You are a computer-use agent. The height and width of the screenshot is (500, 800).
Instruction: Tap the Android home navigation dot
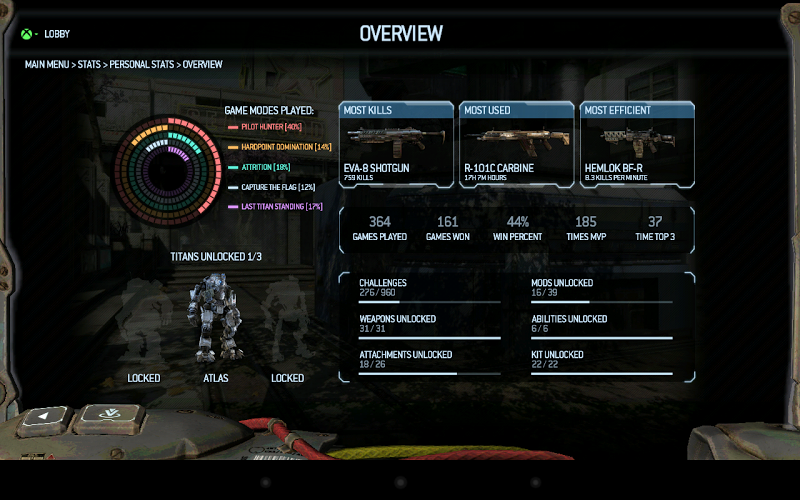tap(400, 481)
